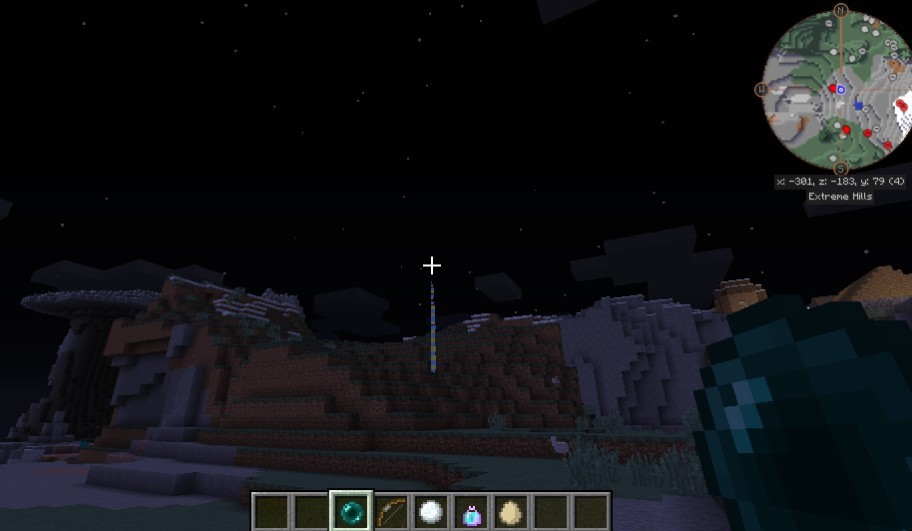Select the bow in the hotbar
The image size is (912, 531).
pyautogui.click(x=391, y=511)
